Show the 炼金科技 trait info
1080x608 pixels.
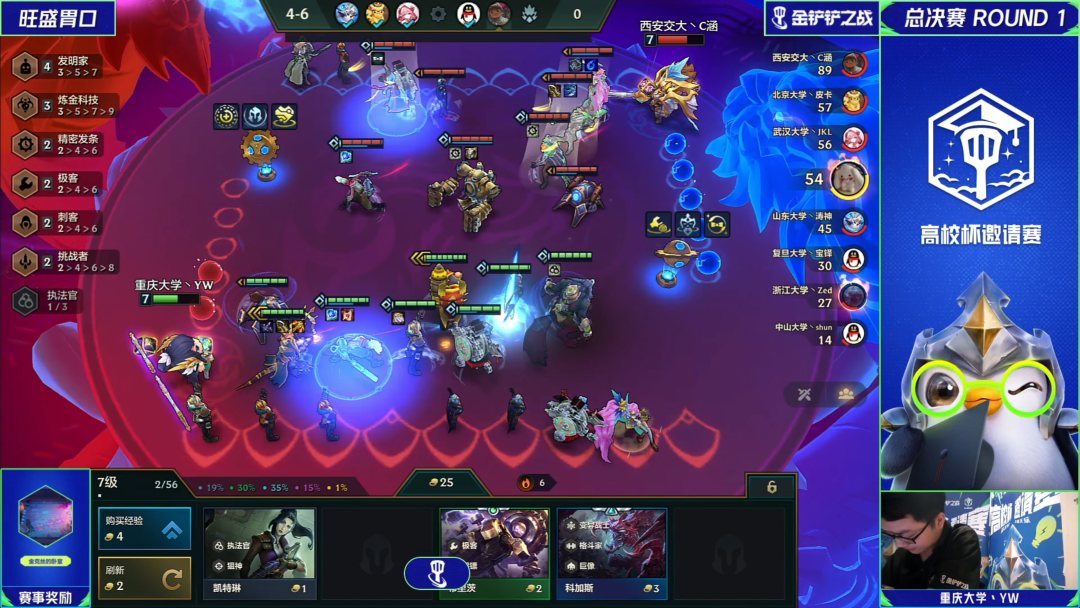tap(60, 105)
